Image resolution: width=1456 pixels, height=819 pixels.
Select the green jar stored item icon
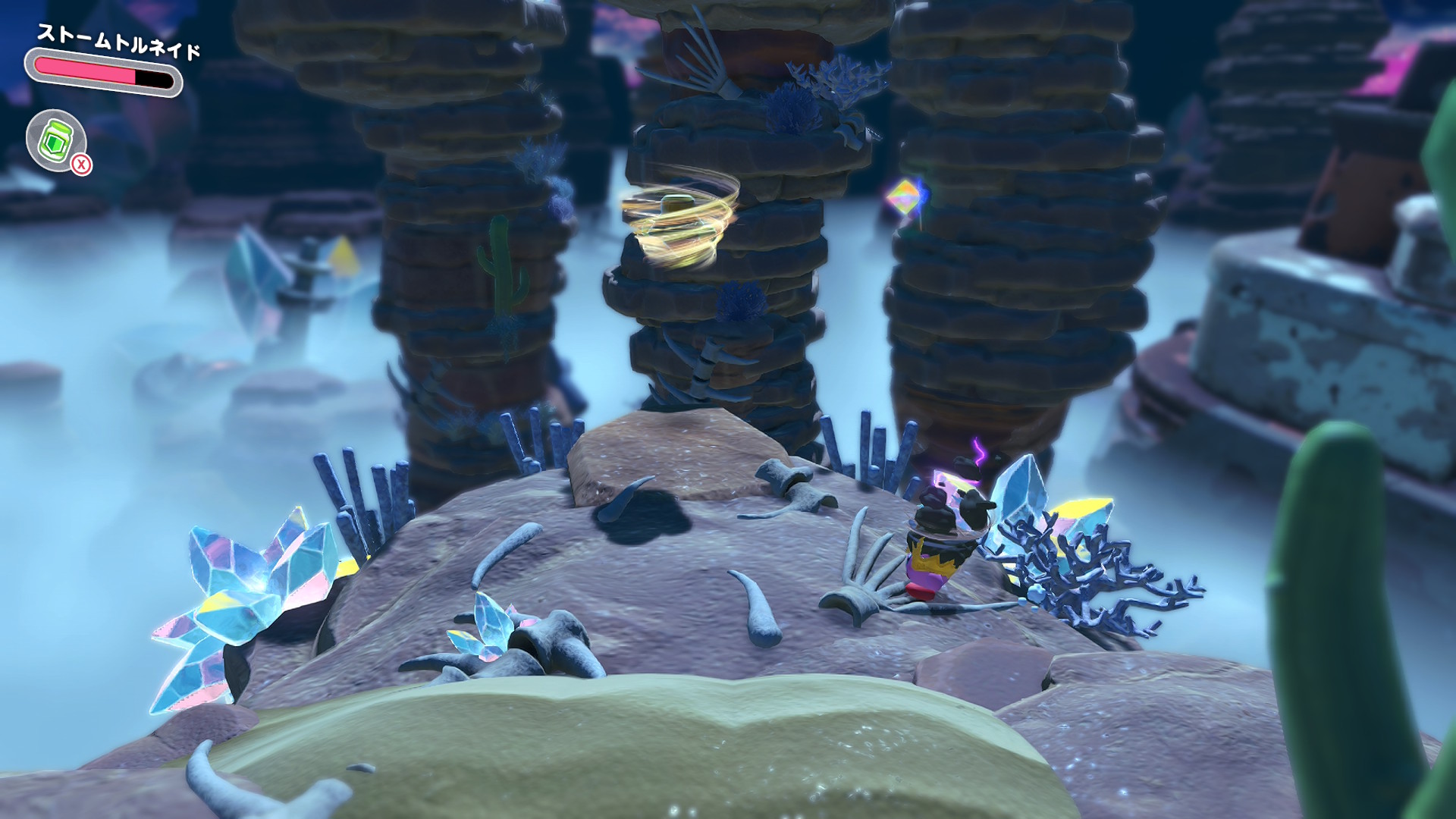tap(55, 140)
